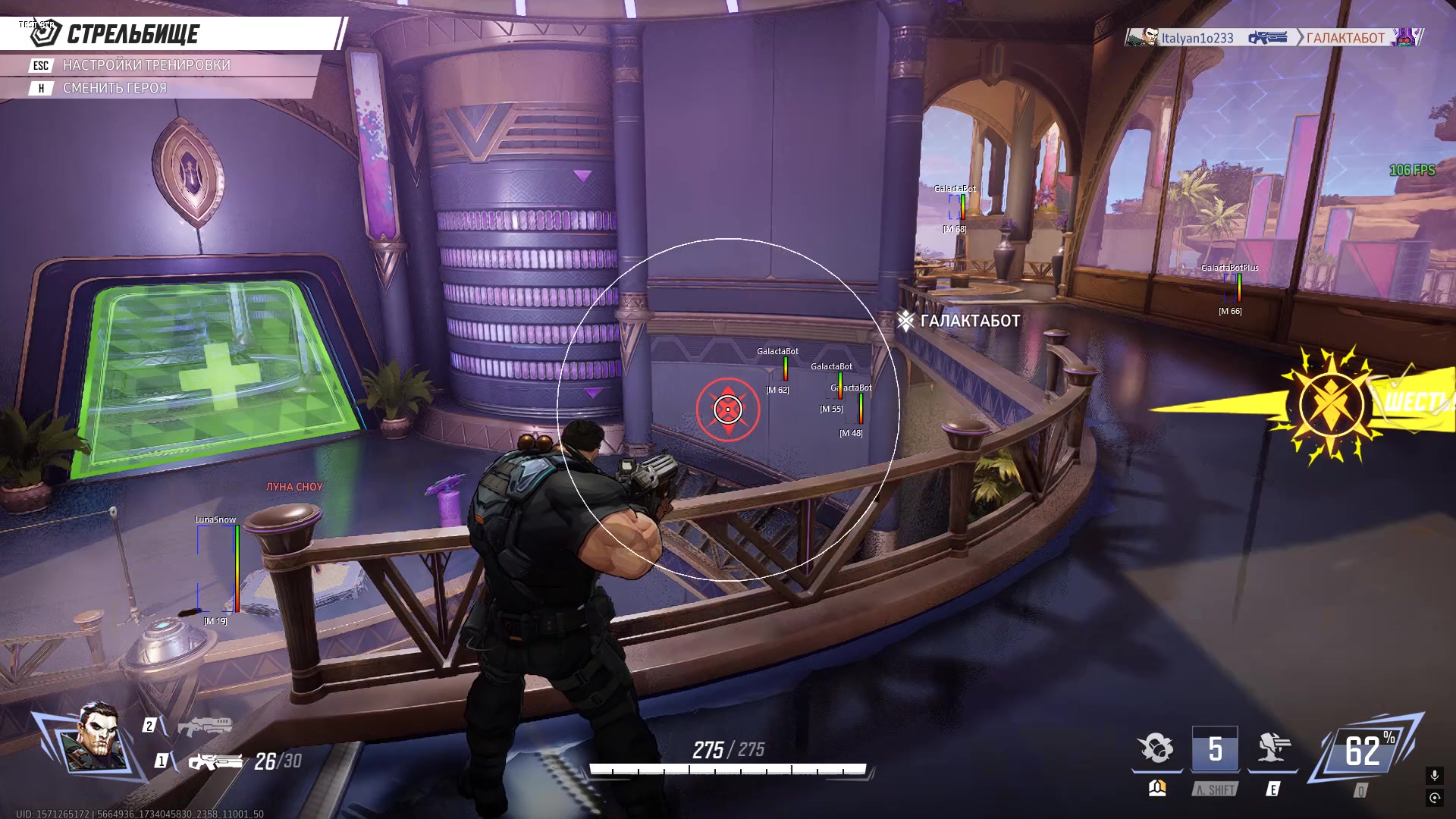Screen dimensions: 1456x819
Task: Select the primary assault rifle weapon
Action: (215, 761)
